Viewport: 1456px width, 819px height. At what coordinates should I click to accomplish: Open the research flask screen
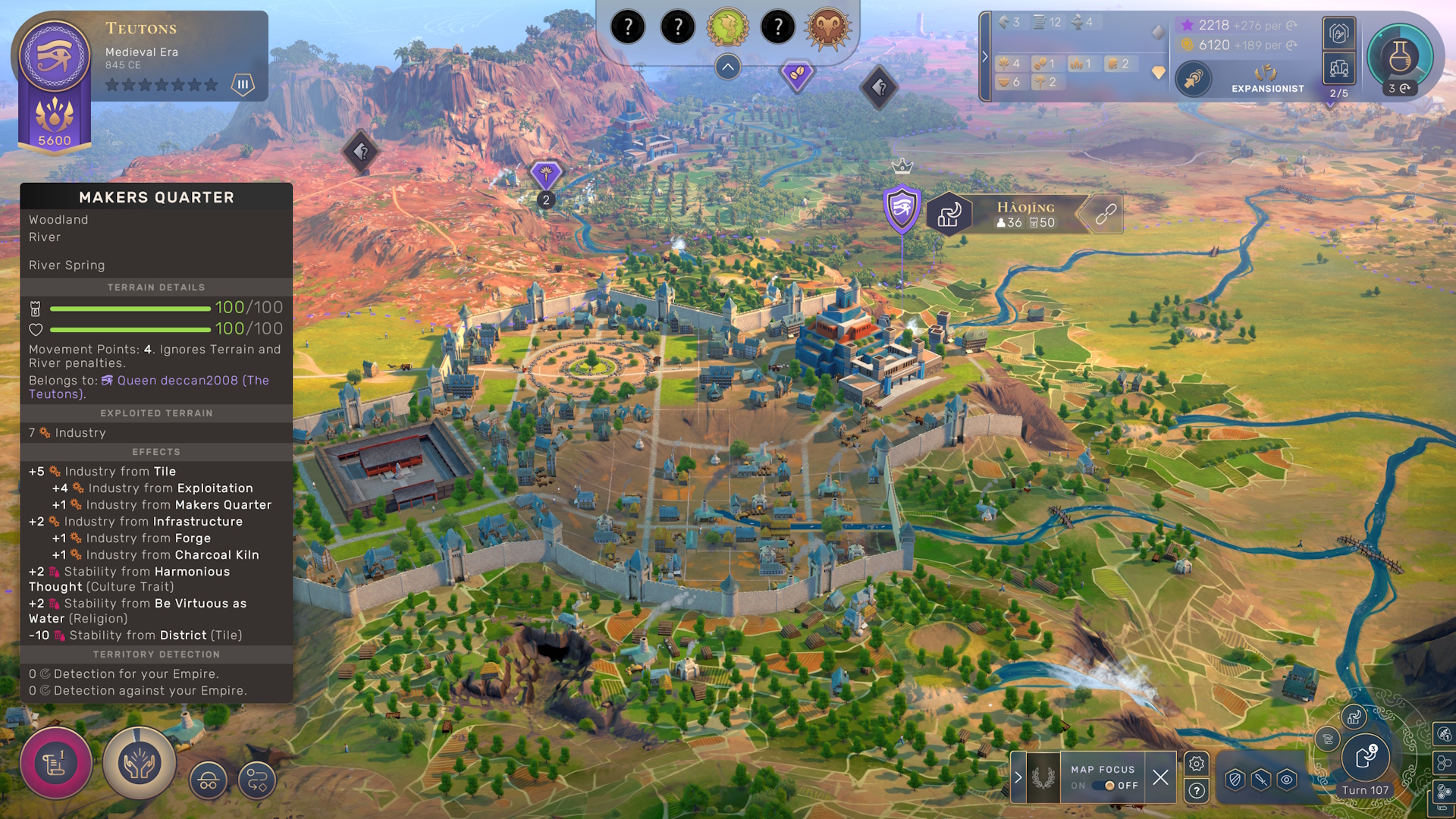[x=1399, y=57]
